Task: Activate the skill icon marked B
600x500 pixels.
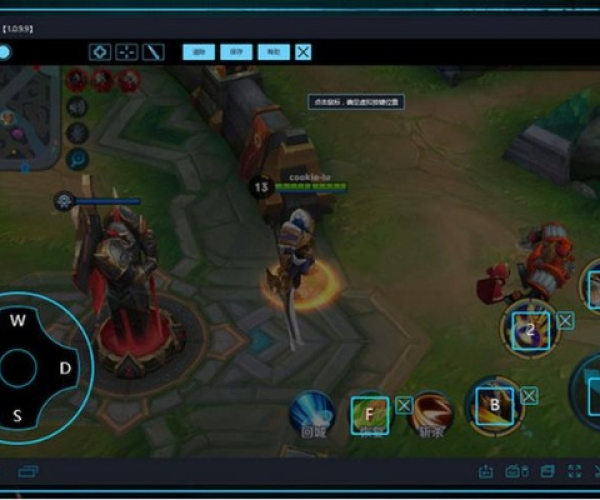Action: click(x=494, y=404)
